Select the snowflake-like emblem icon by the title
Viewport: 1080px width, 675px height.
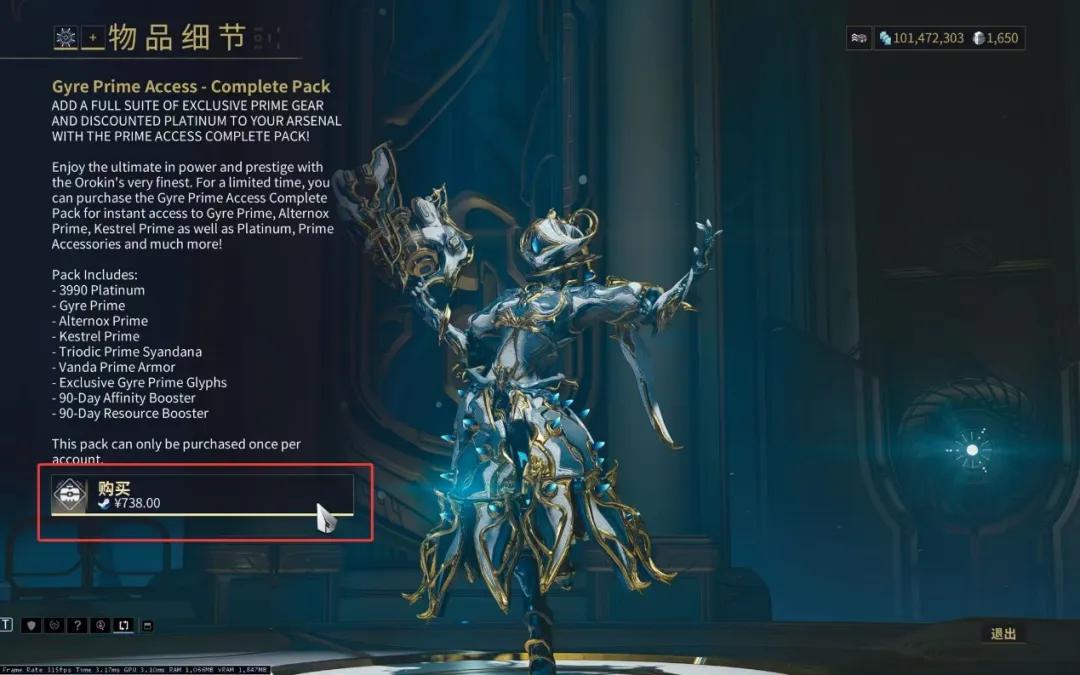66,38
